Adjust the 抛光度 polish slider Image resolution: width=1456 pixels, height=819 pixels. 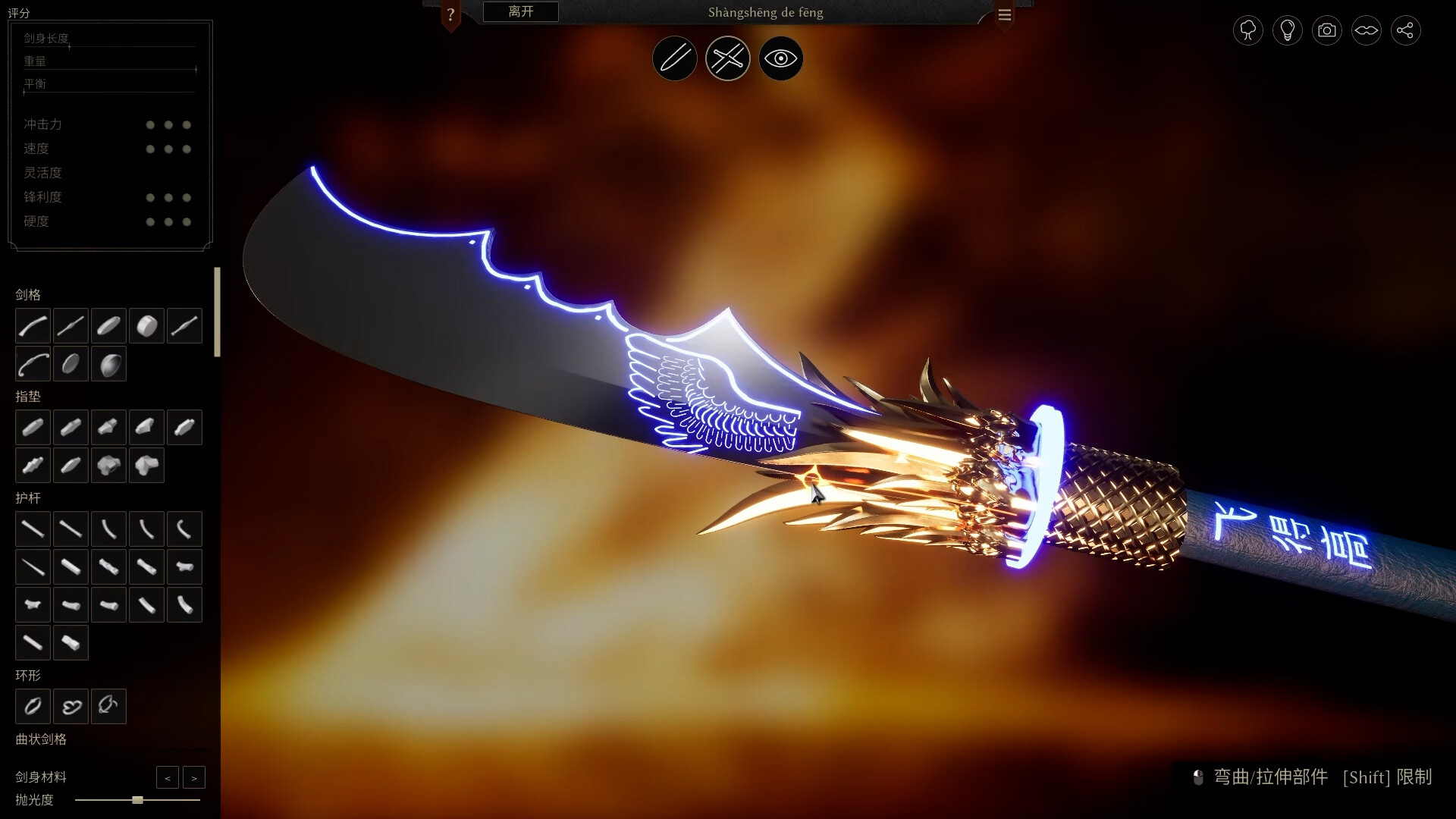pyautogui.click(x=136, y=800)
